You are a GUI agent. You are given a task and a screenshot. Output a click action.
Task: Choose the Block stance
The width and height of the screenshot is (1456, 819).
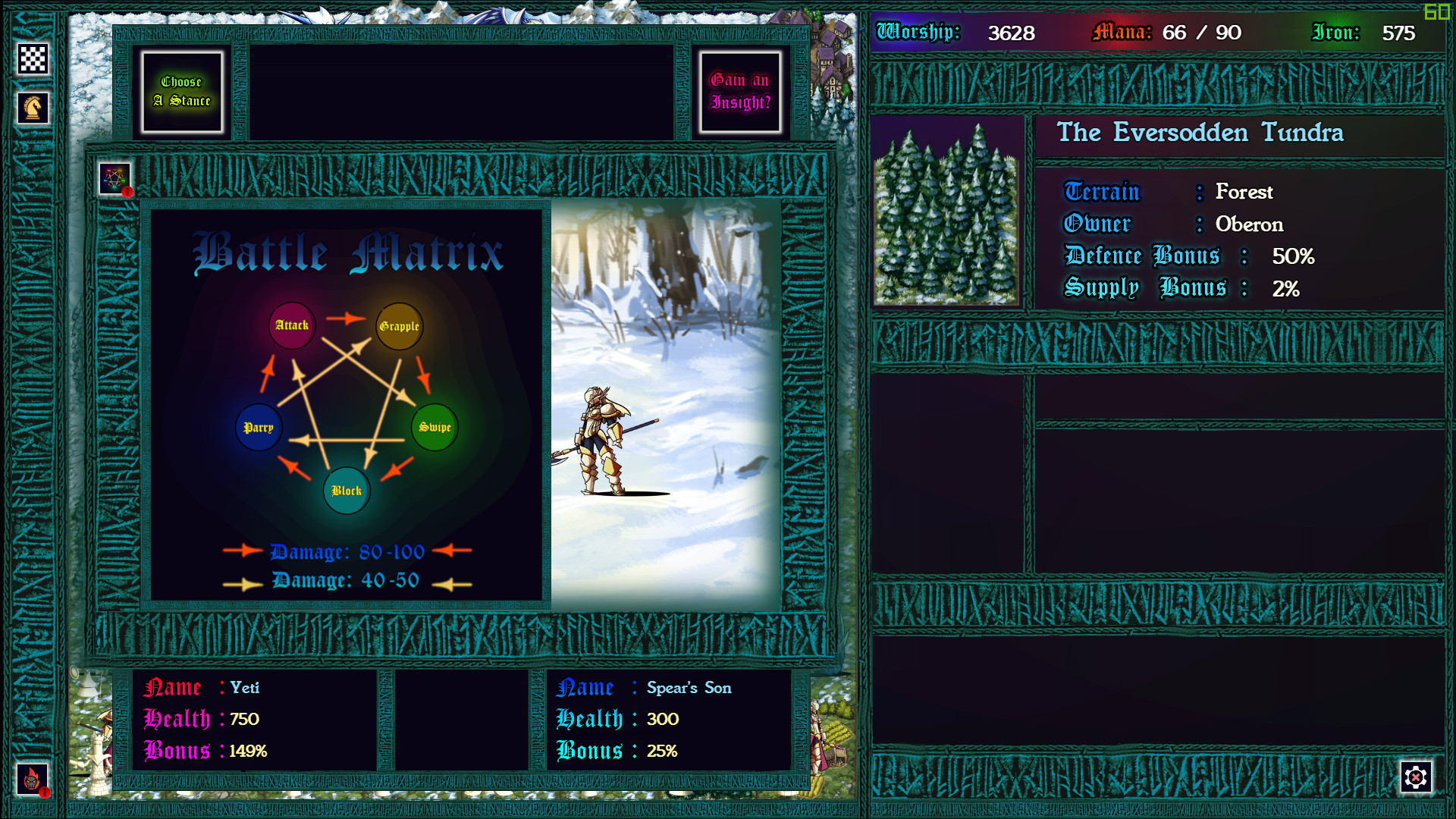347,491
